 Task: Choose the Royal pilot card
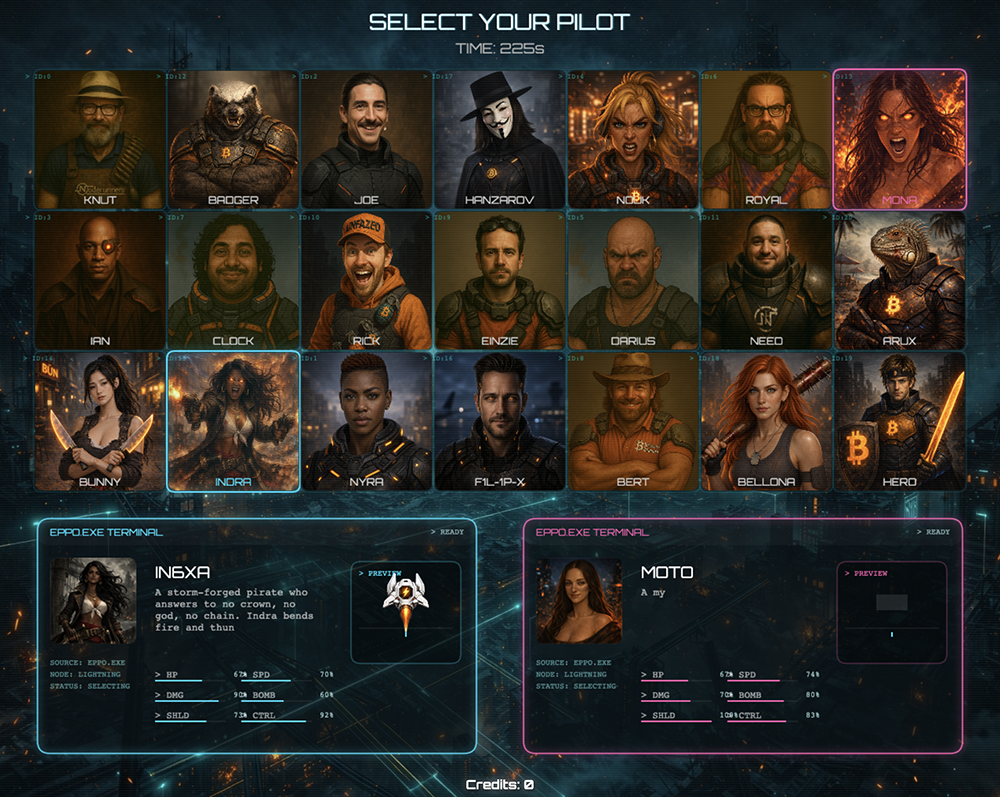click(766, 139)
